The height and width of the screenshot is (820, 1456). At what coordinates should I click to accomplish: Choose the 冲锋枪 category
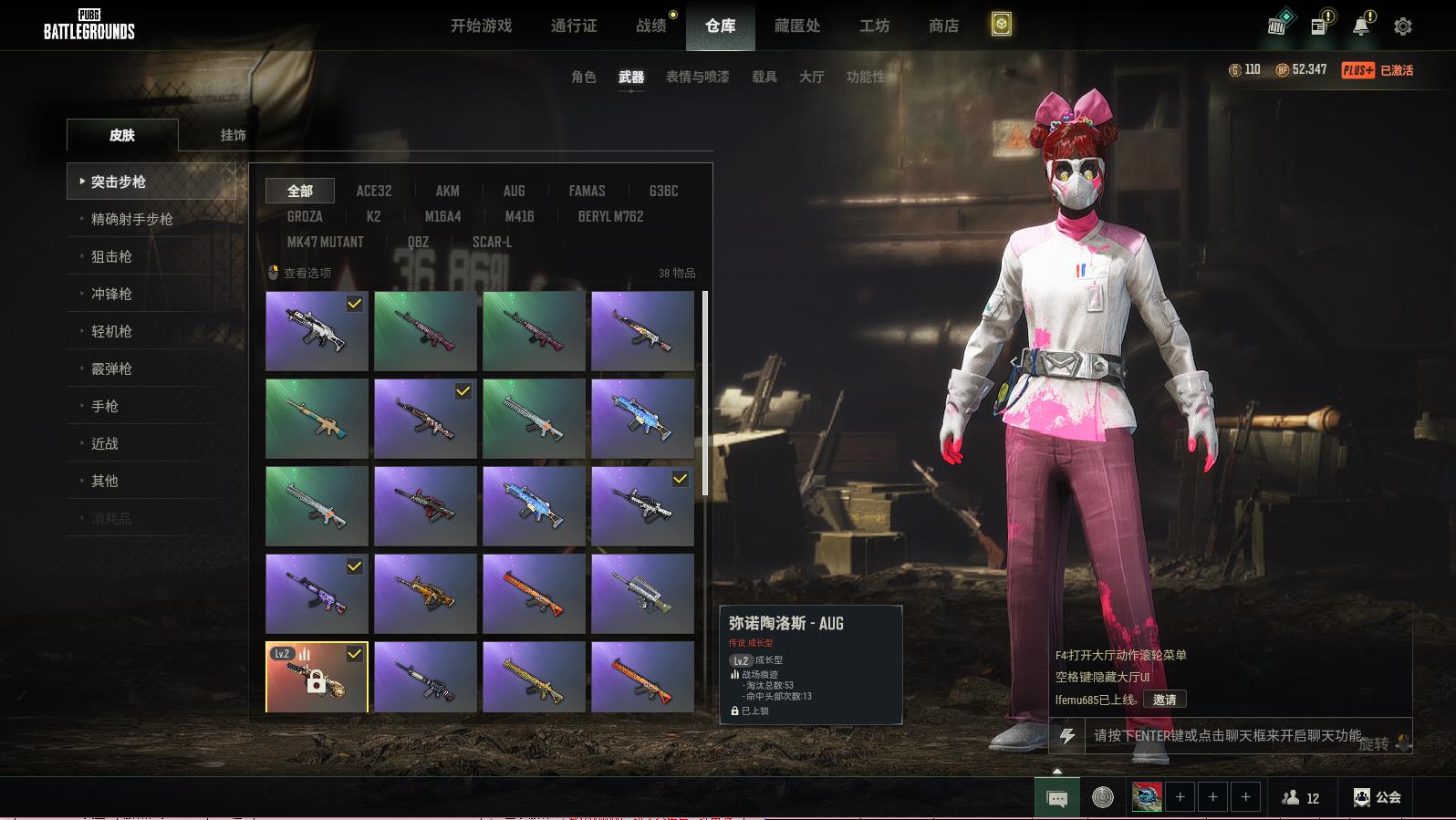click(x=111, y=294)
